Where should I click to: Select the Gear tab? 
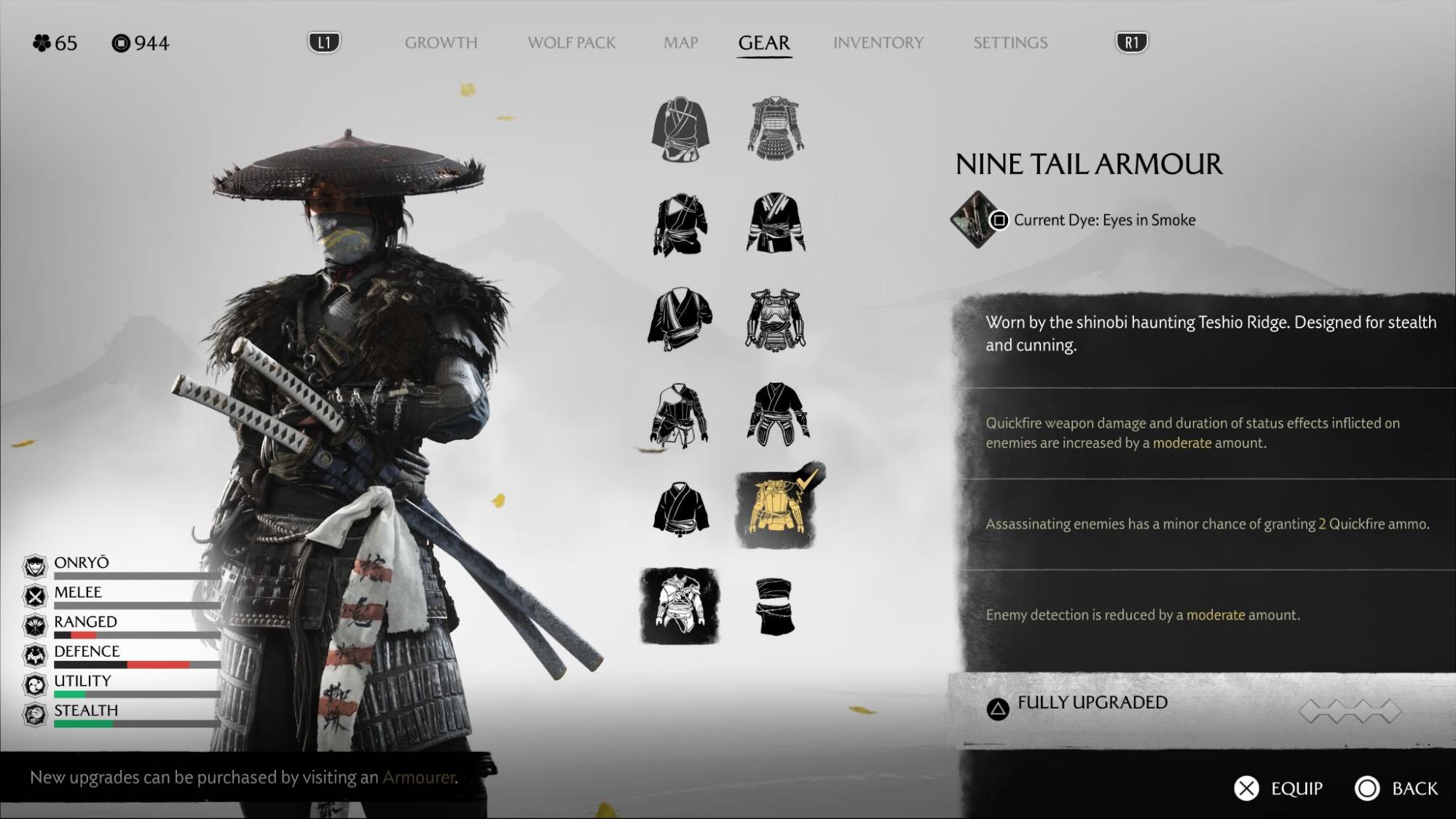pos(763,43)
